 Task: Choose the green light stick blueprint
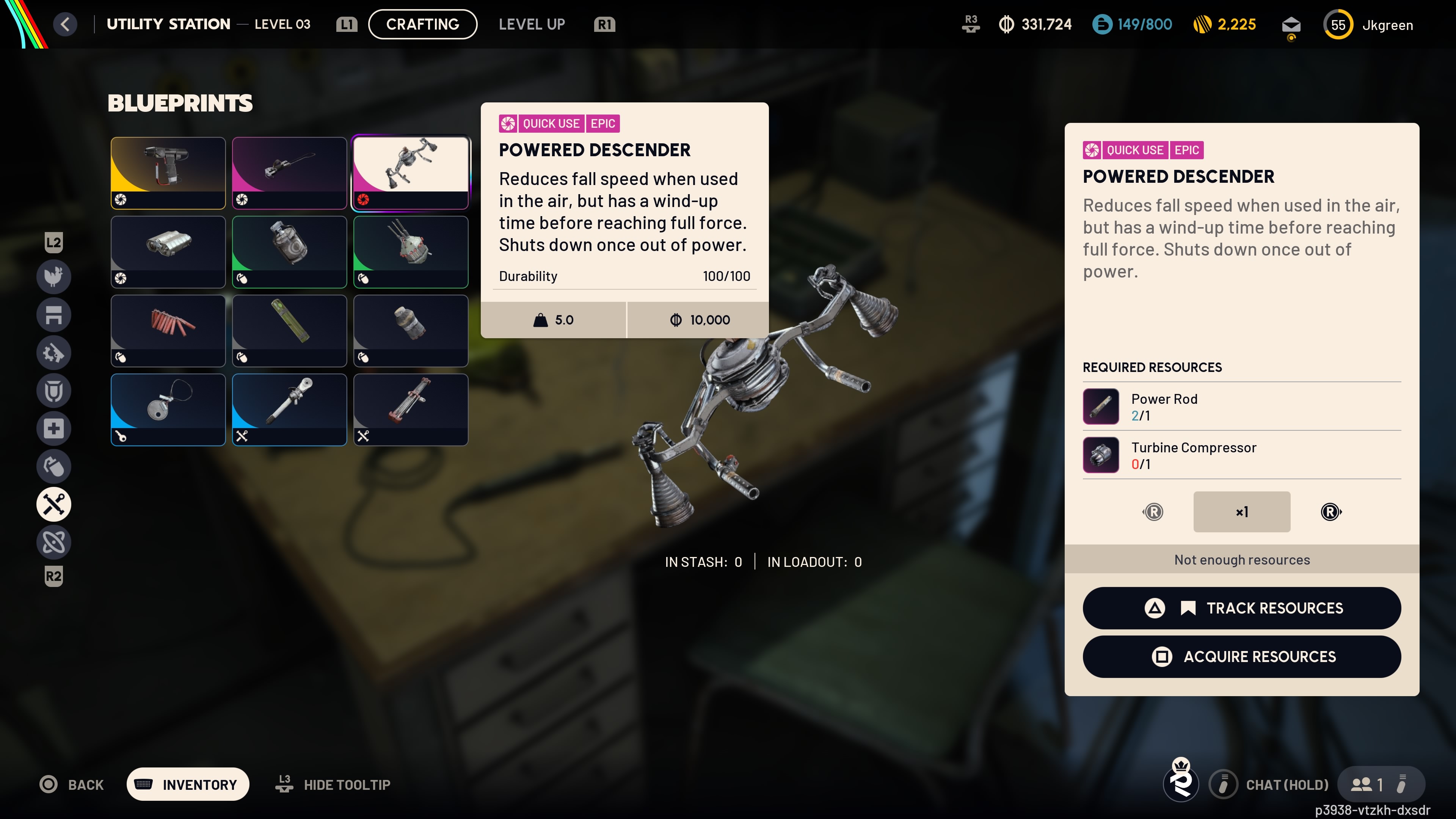pyautogui.click(x=289, y=331)
